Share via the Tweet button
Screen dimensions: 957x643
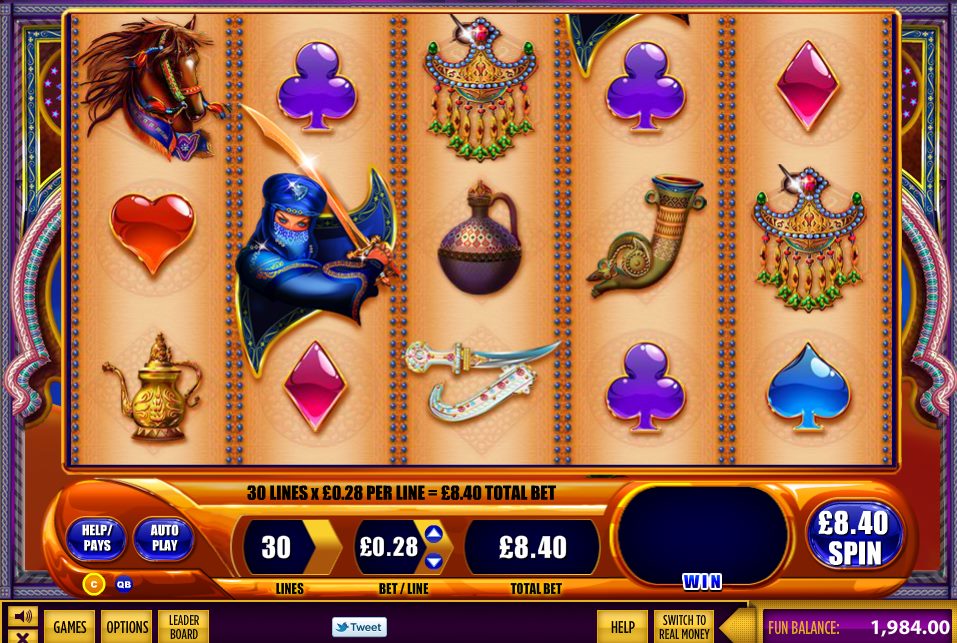coord(359,627)
